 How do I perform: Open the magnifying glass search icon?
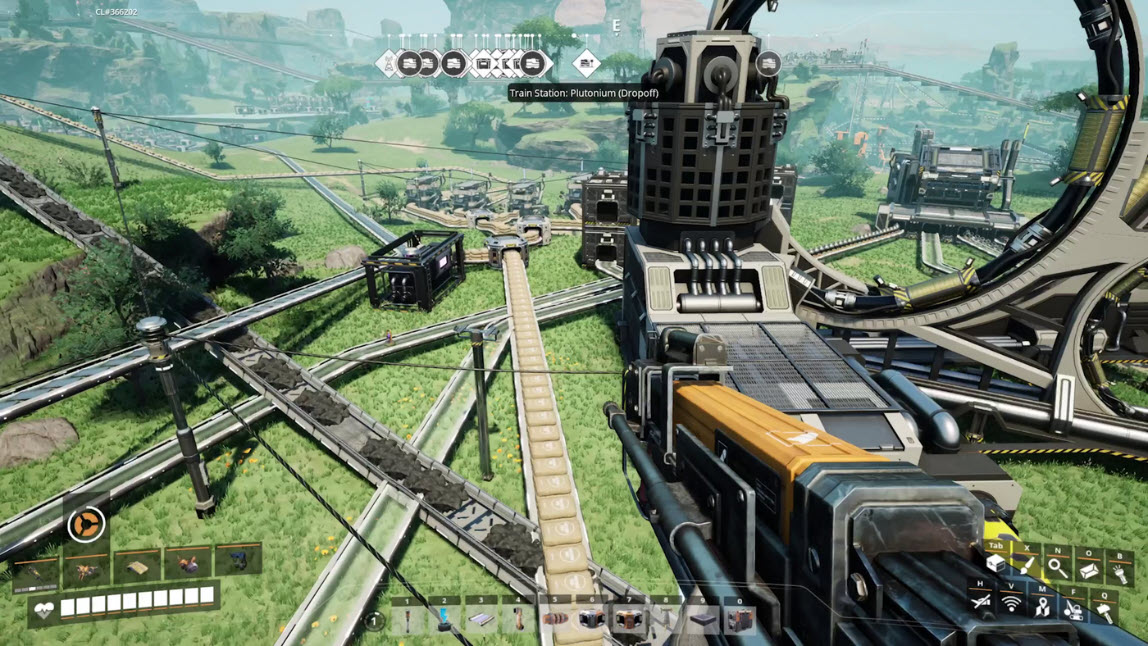pyautogui.click(x=1057, y=568)
